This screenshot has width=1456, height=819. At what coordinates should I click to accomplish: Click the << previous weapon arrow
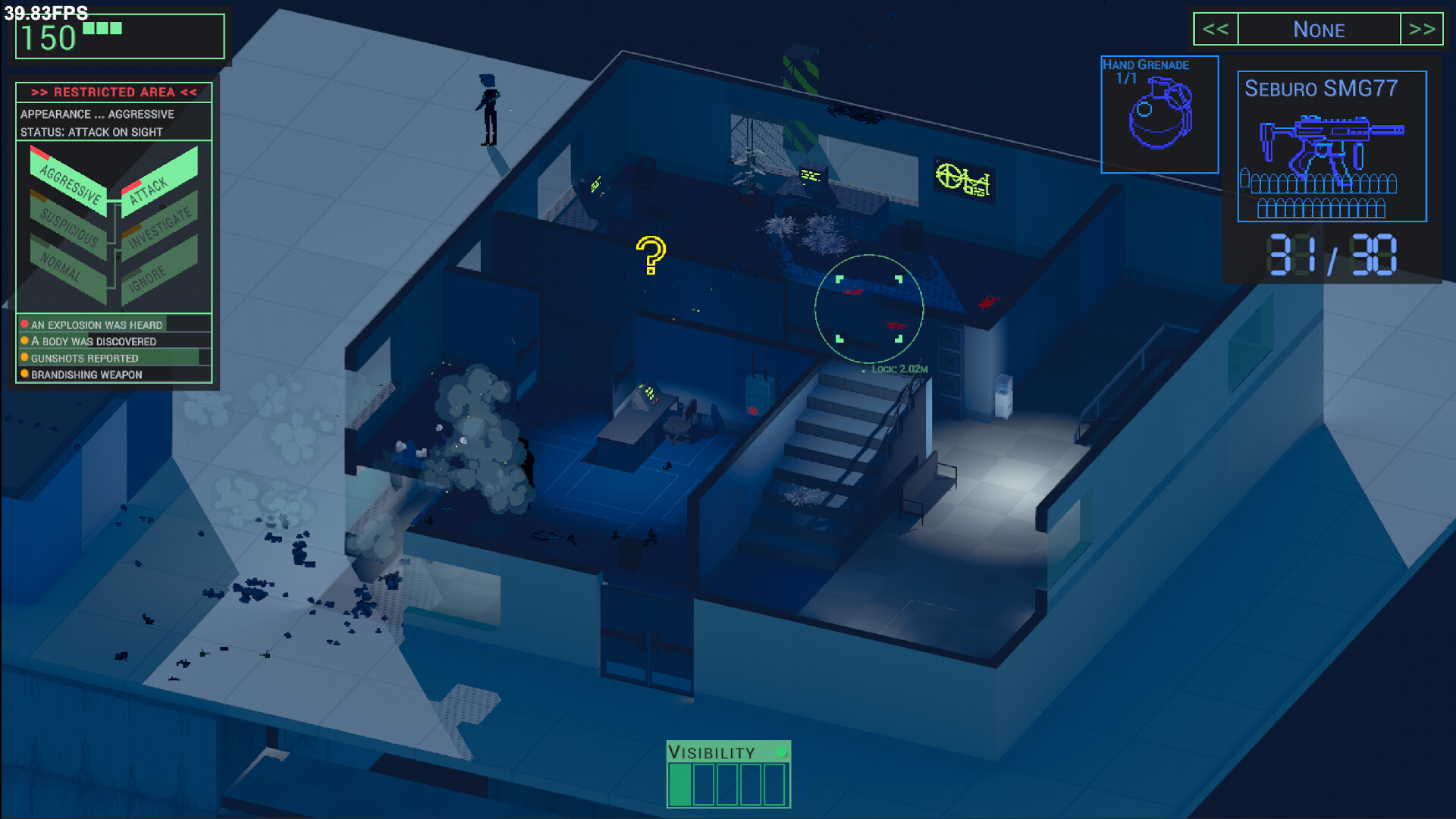(x=1216, y=30)
